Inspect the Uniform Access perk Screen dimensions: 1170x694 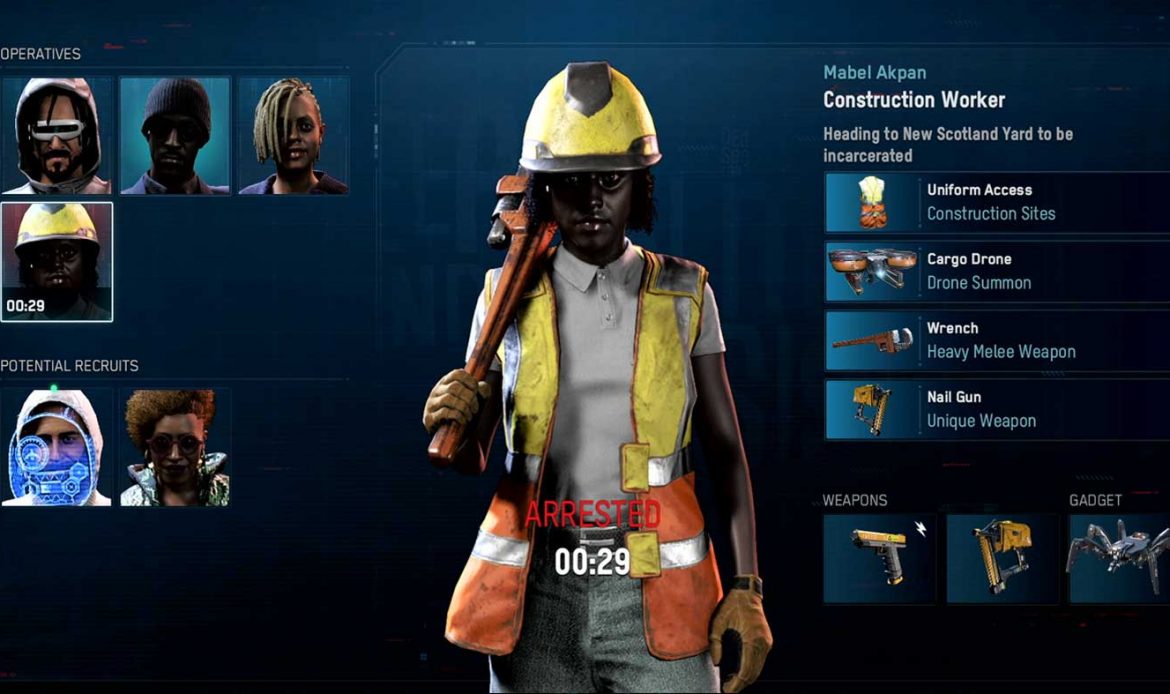[996, 202]
